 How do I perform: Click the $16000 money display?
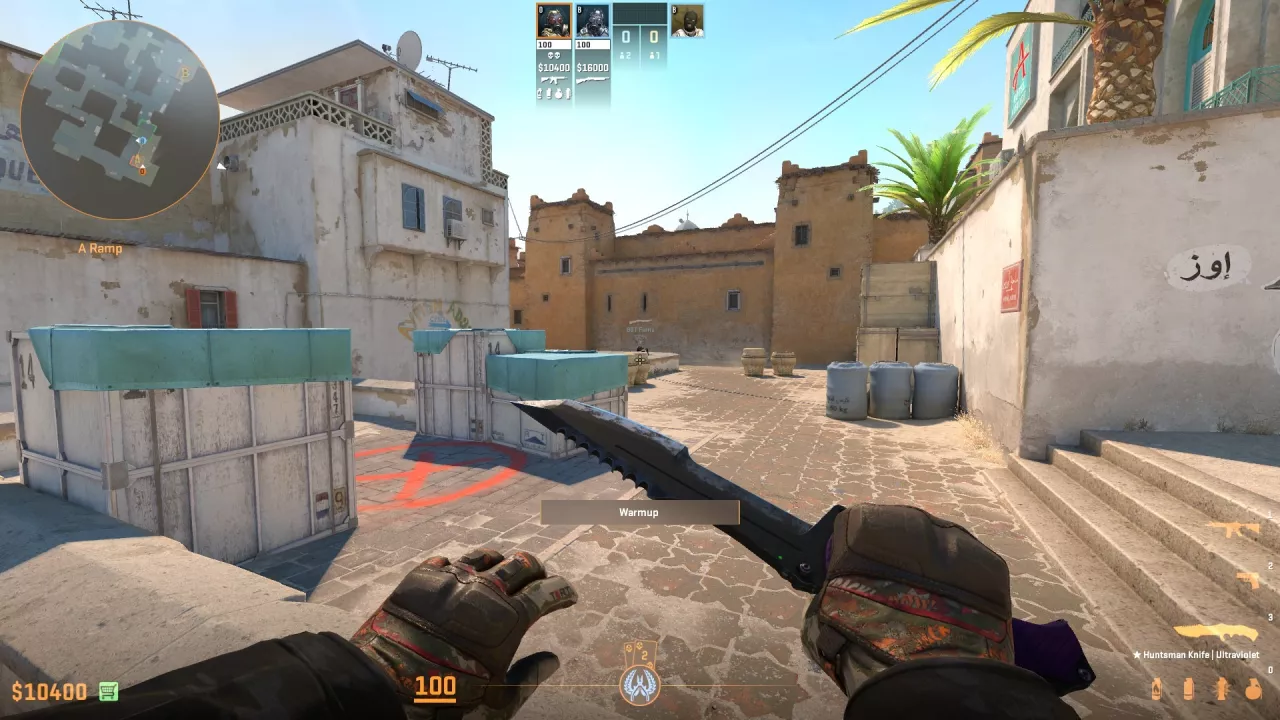click(592, 67)
